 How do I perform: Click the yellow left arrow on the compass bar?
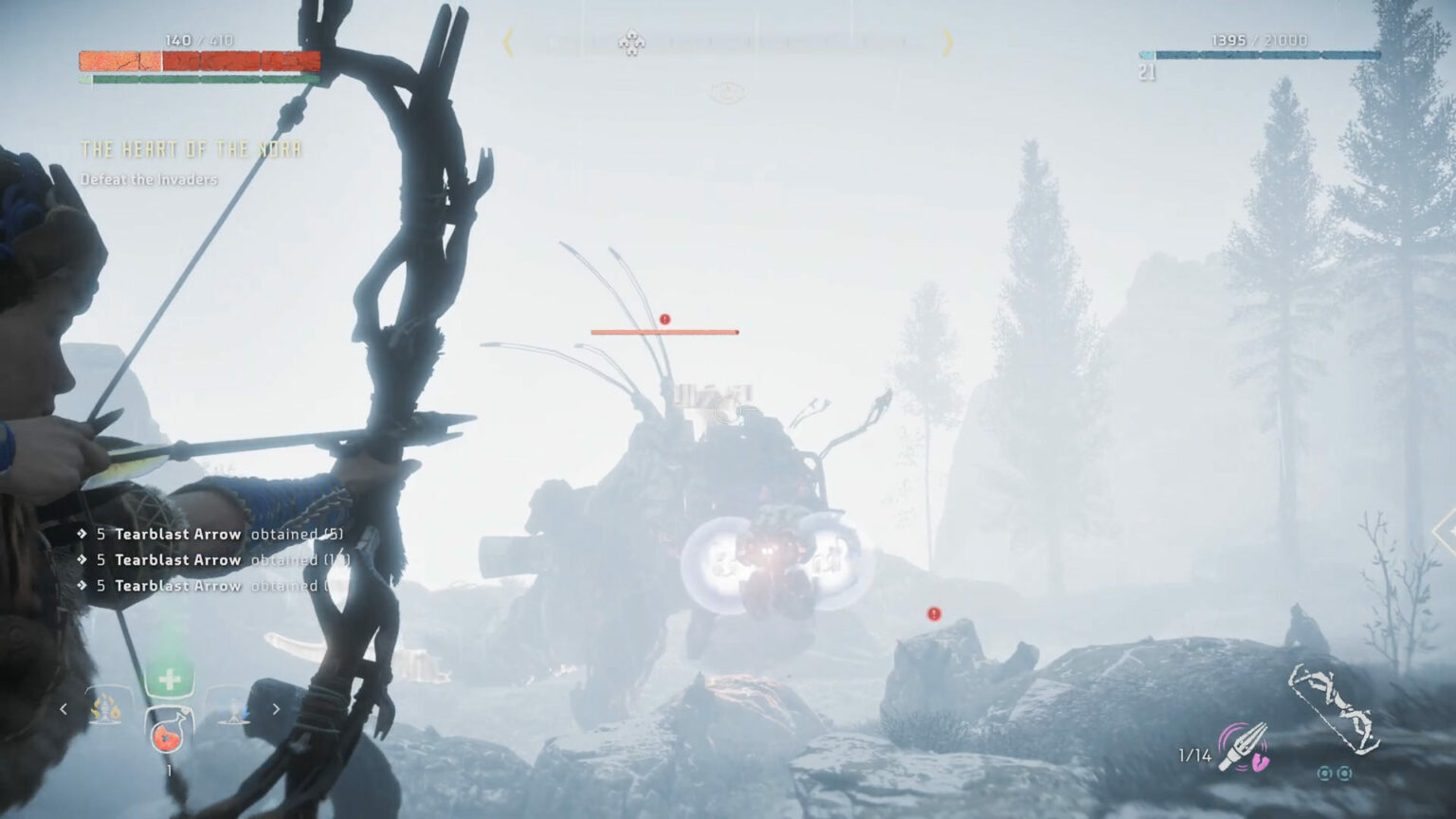509,43
